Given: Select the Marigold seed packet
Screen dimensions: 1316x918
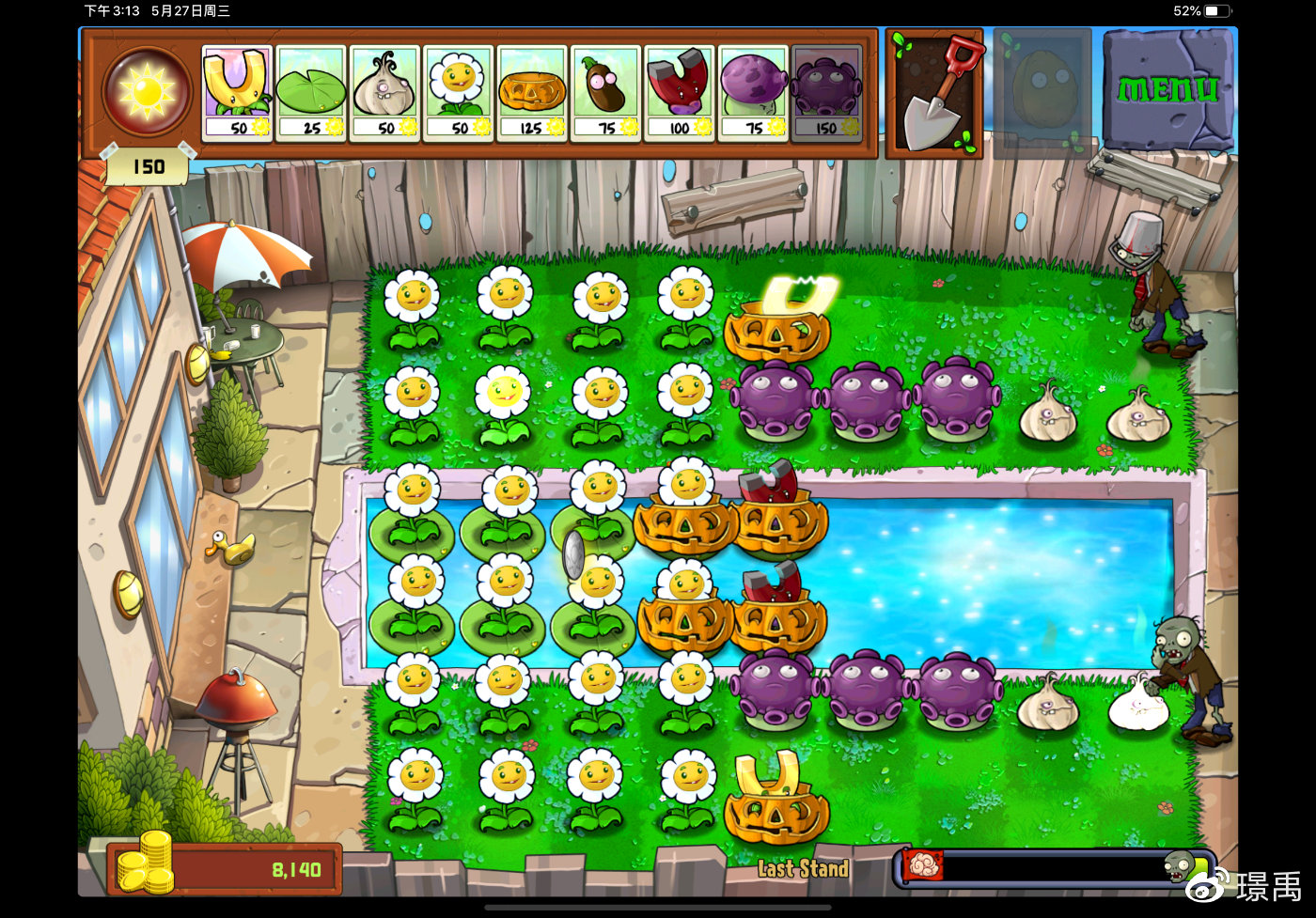Looking at the screenshot, I should click(459, 93).
